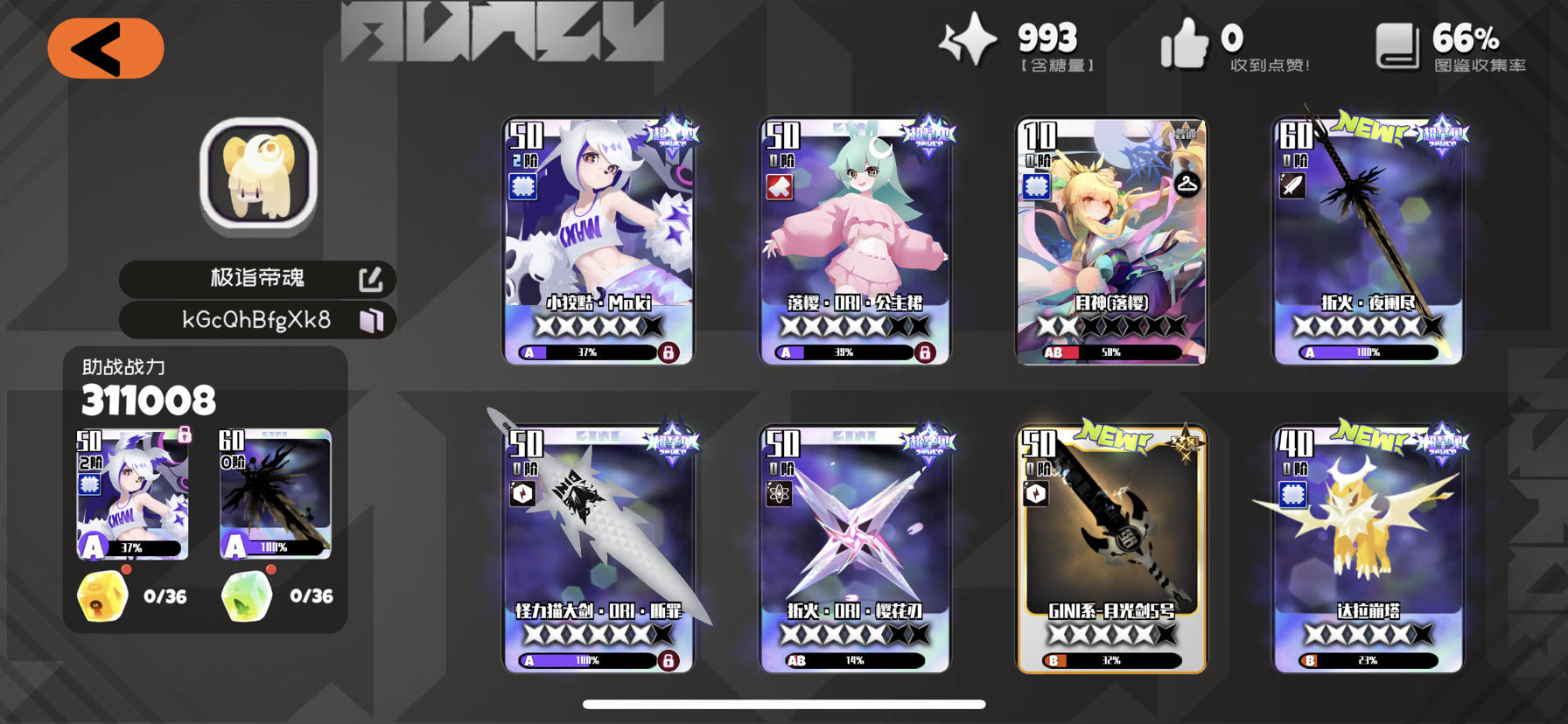Click the player avatar portrait
The image size is (1568, 724).
257,175
